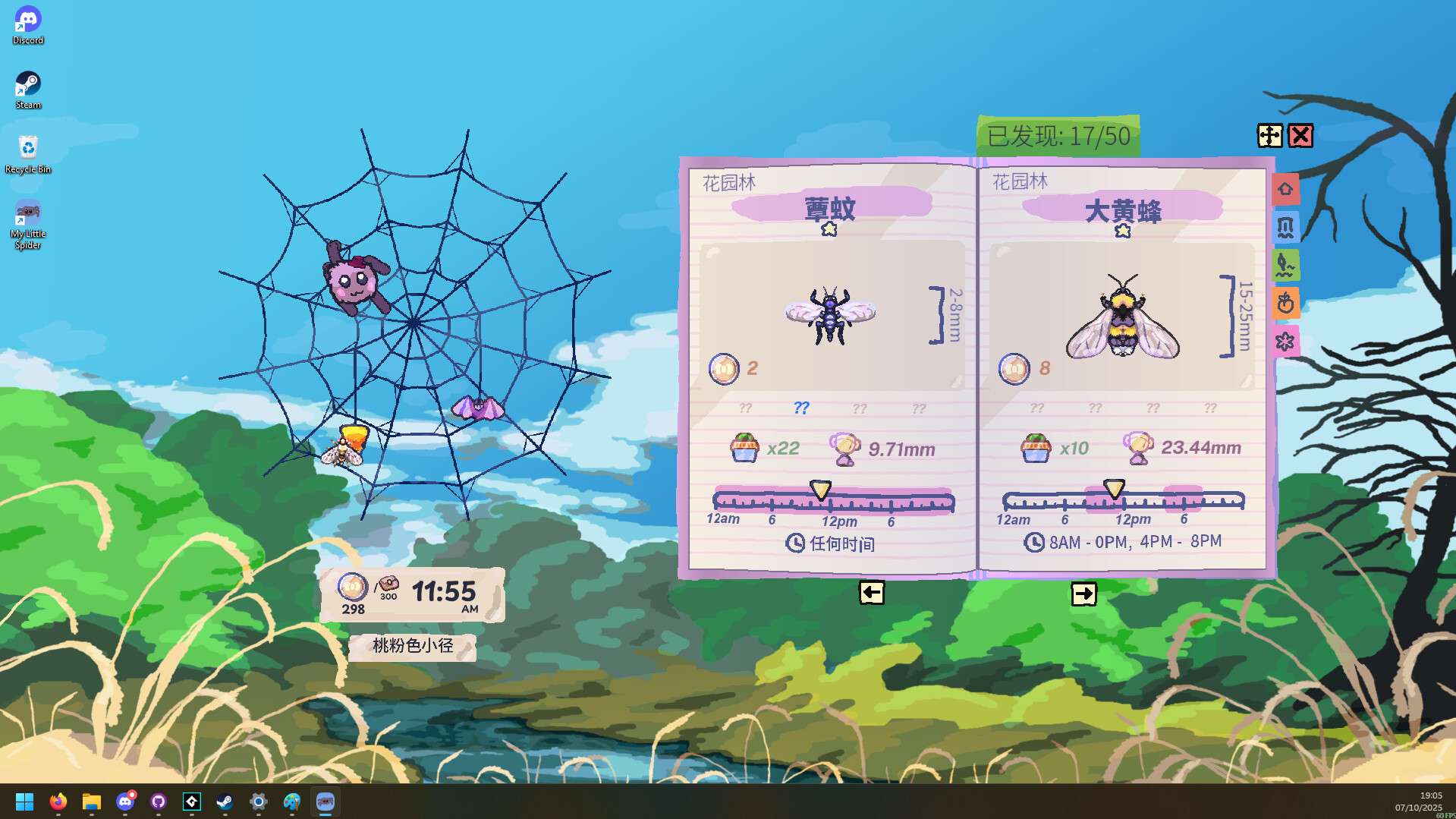
Task: Expand the 已发现: 17/50 discovery banner
Action: click(1057, 136)
